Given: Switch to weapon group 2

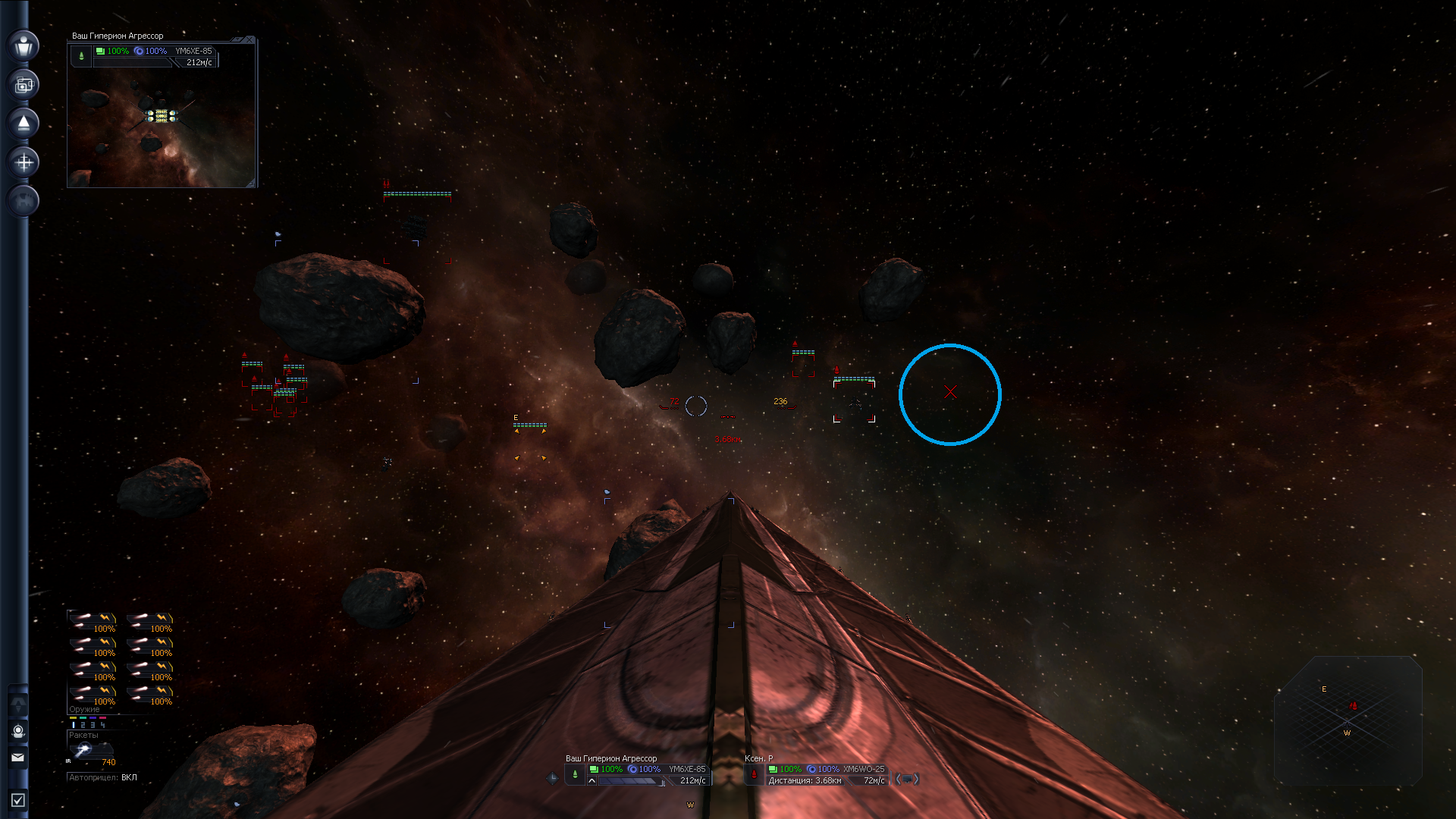Looking at the screenshot, I should 83,725.
